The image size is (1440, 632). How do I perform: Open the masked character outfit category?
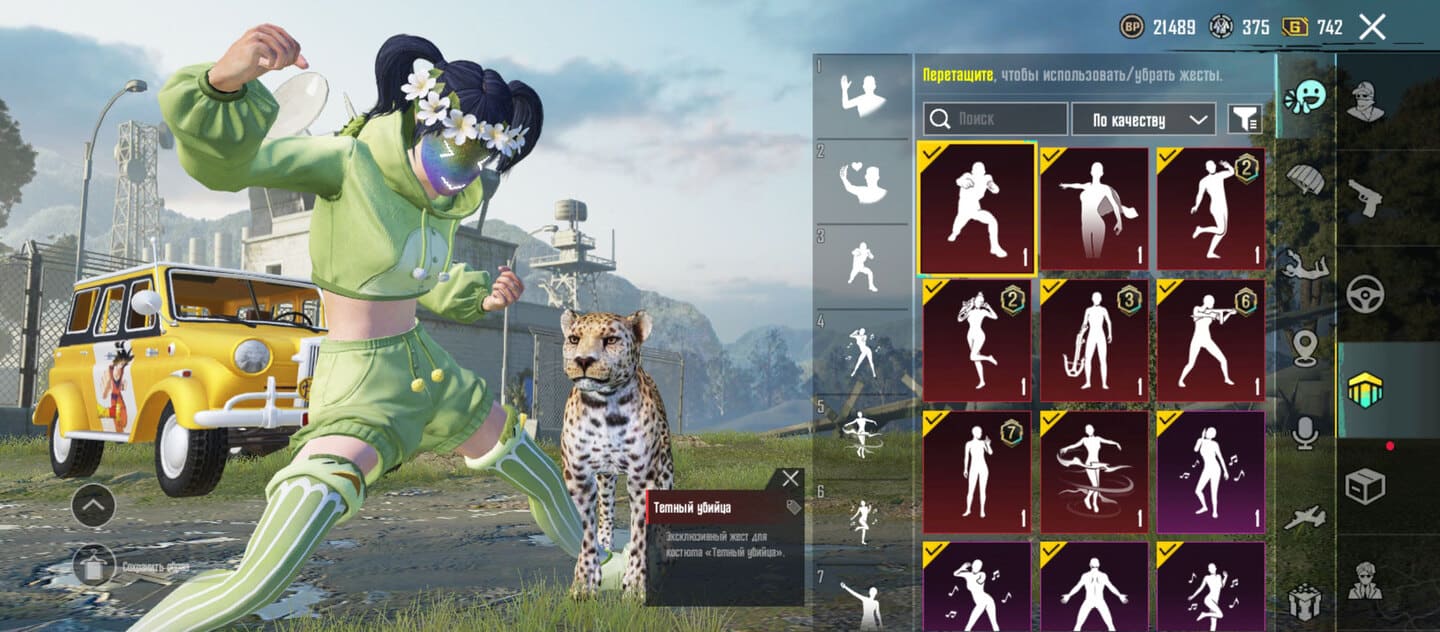click(x=1365, y=100)
